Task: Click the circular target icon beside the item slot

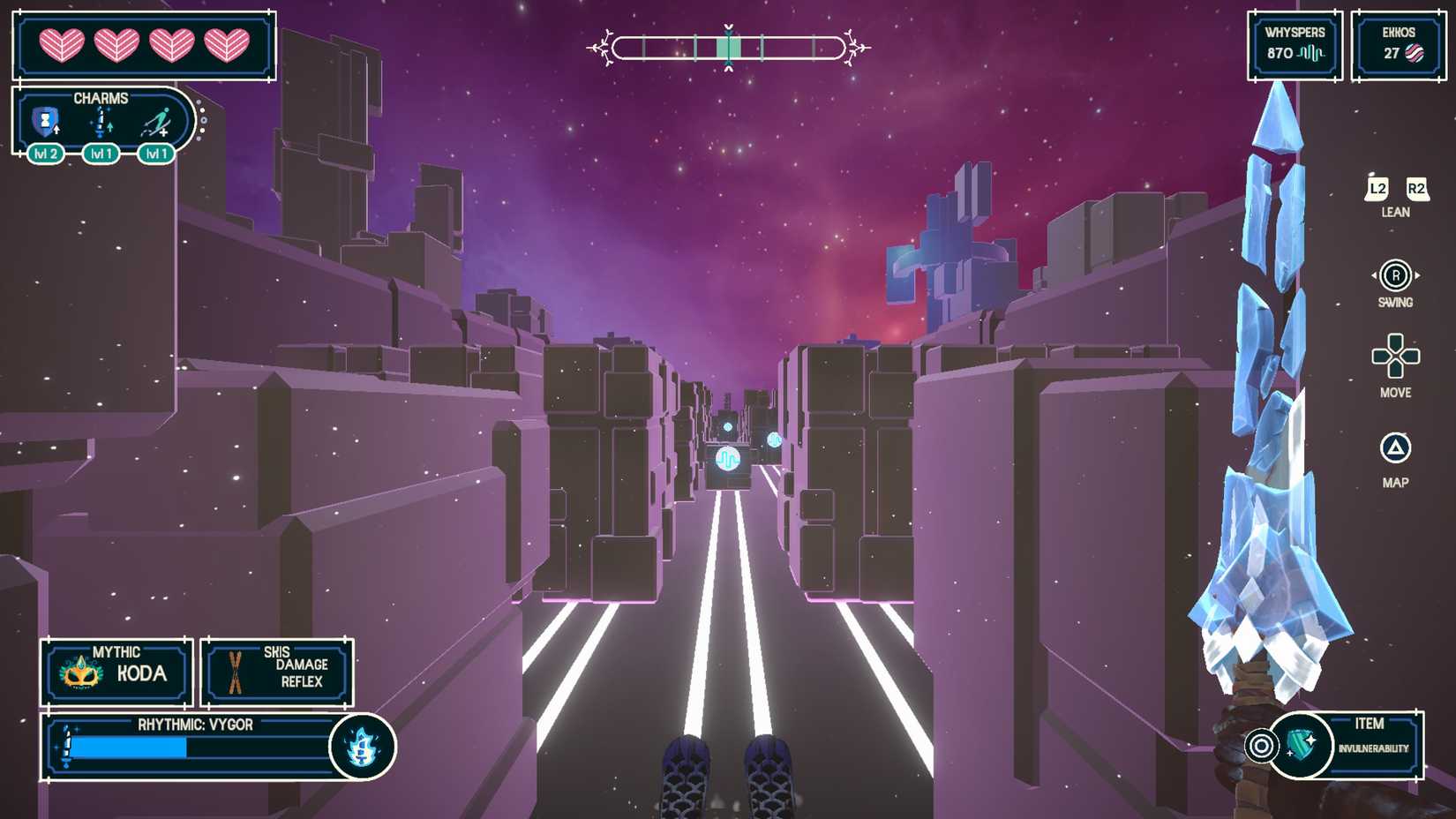Action: (x=1261, y=745)
